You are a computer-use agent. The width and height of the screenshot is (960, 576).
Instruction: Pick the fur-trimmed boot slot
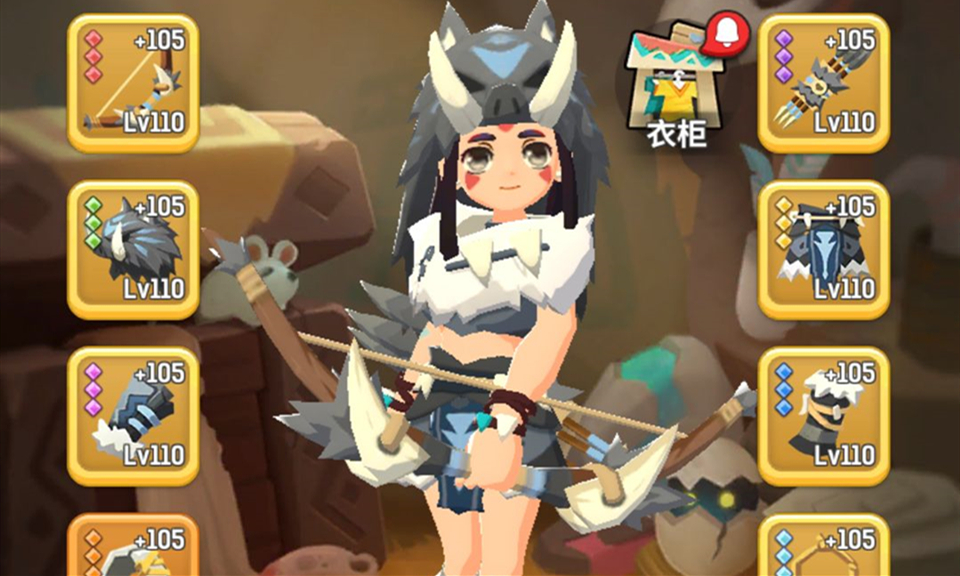point(823,416)
